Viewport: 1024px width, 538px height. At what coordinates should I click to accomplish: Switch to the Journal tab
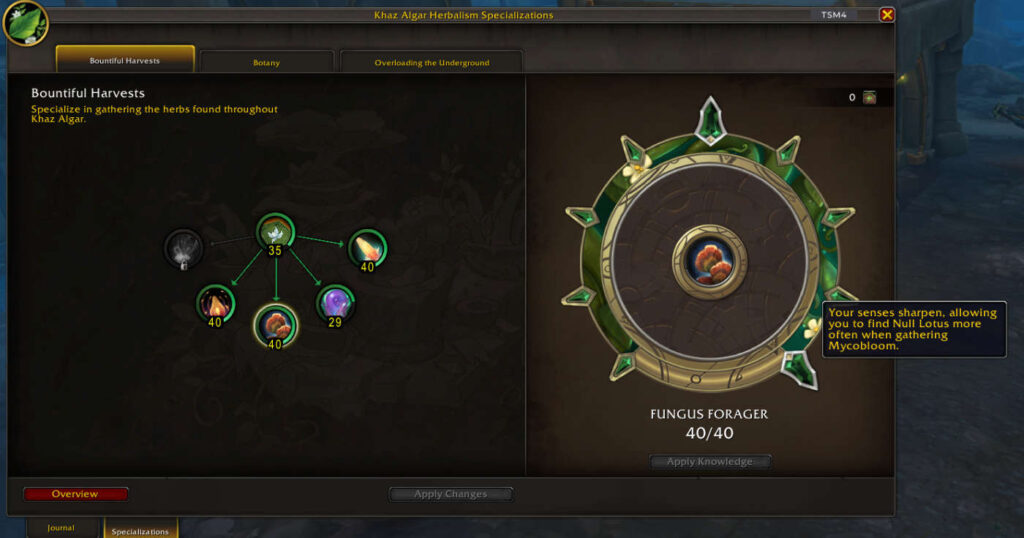[61, 528]
